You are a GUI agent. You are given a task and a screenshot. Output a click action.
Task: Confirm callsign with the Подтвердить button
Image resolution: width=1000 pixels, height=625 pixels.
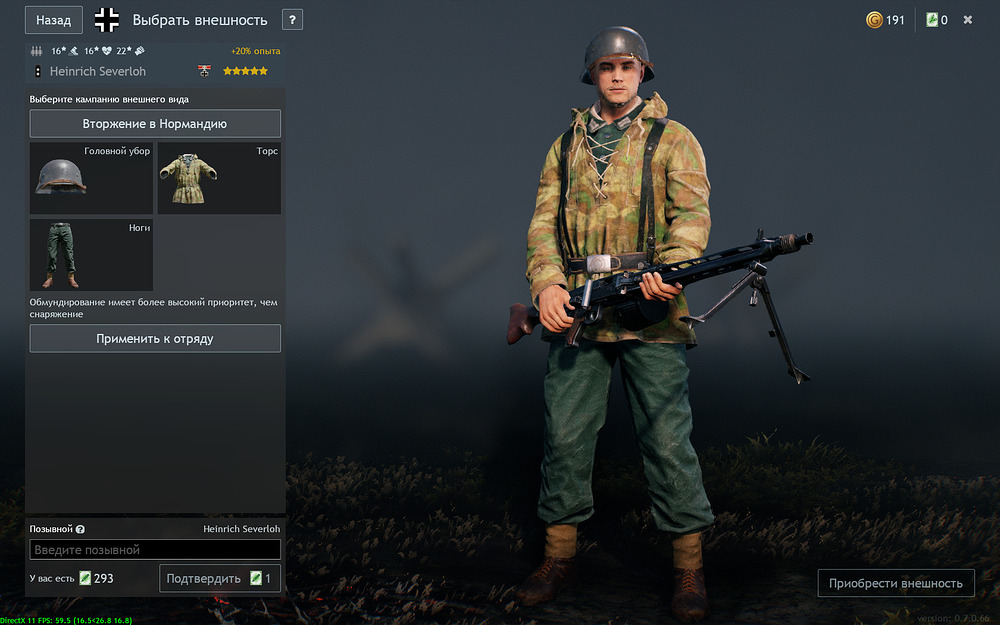tap(219, 578)
